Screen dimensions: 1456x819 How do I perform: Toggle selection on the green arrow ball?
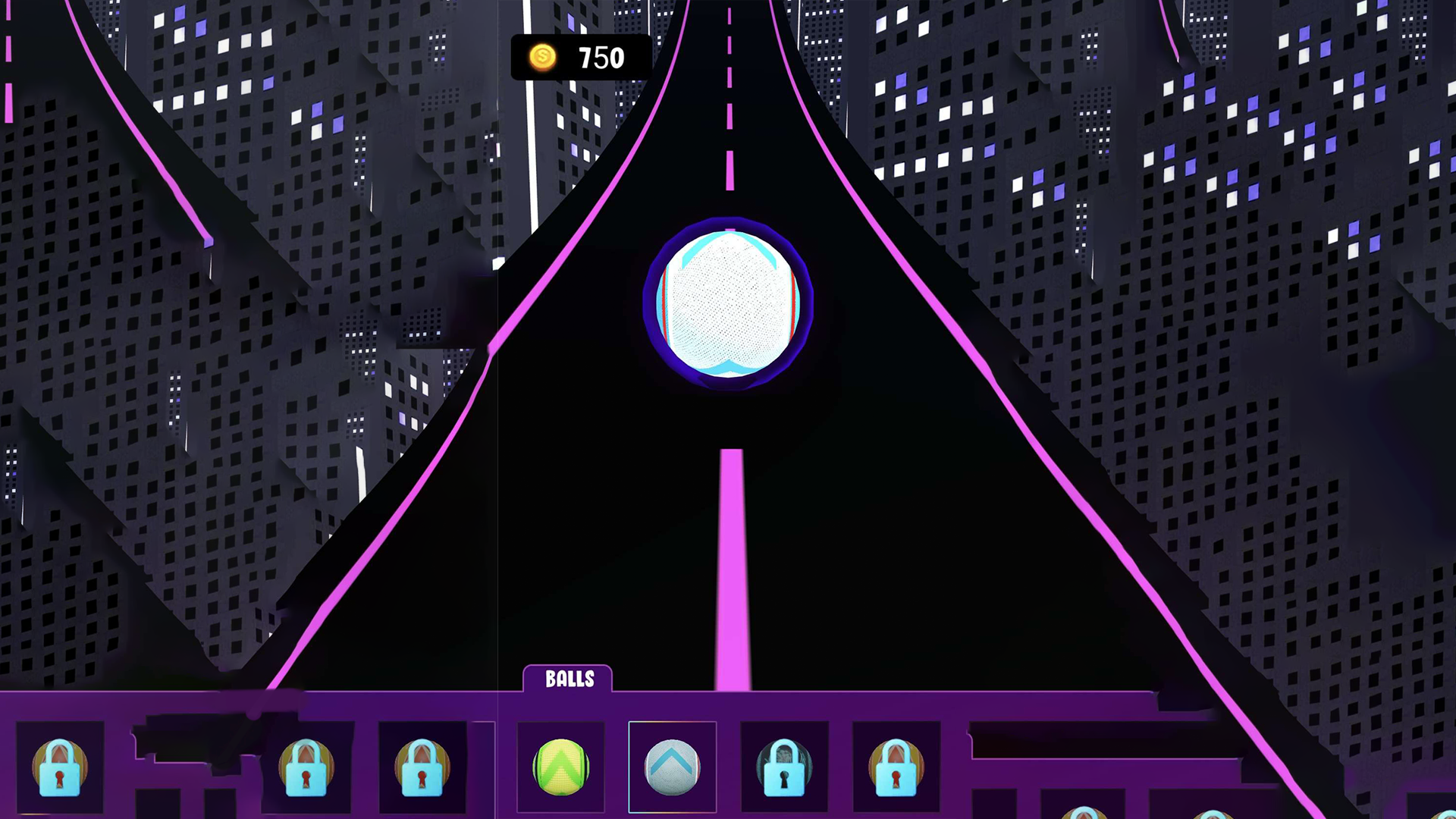click(560, 768)
